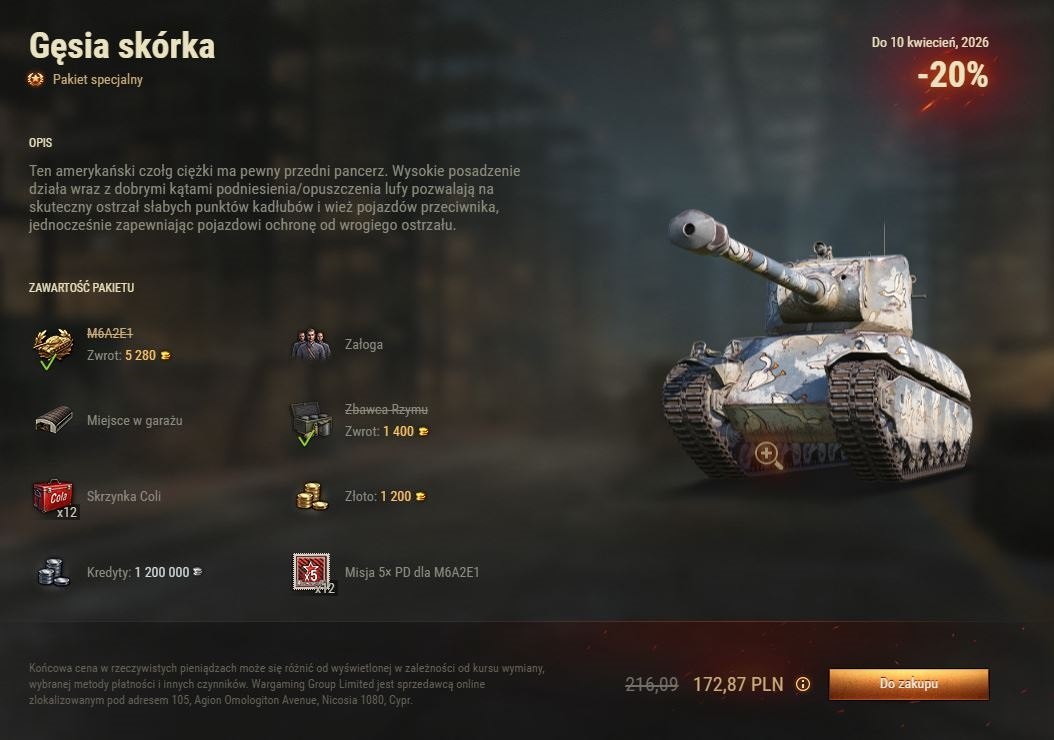
Task: Open the price info icon beside 172,87 PLN
Action: (802, 685)
